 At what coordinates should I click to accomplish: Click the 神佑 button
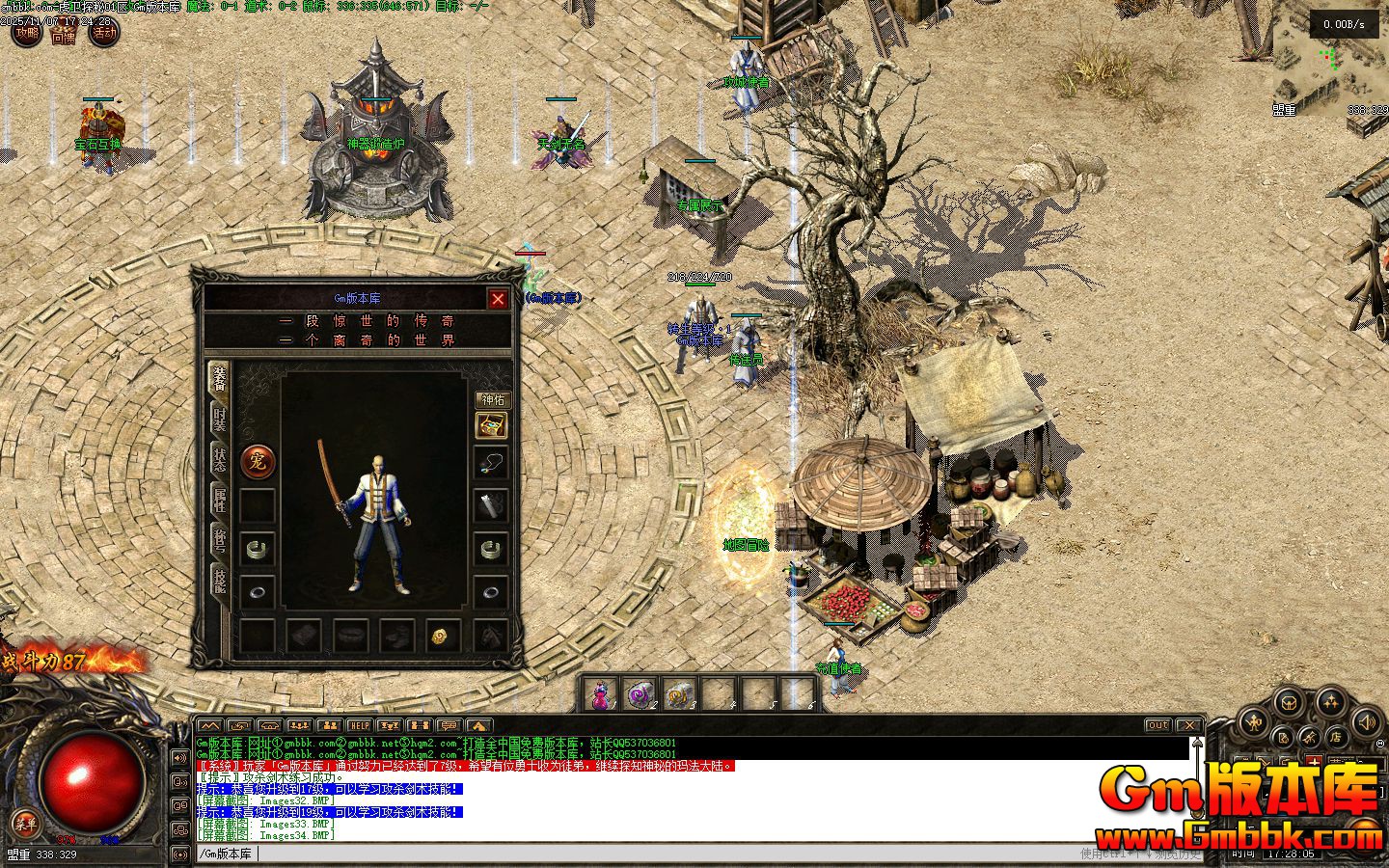coord(492,399)
